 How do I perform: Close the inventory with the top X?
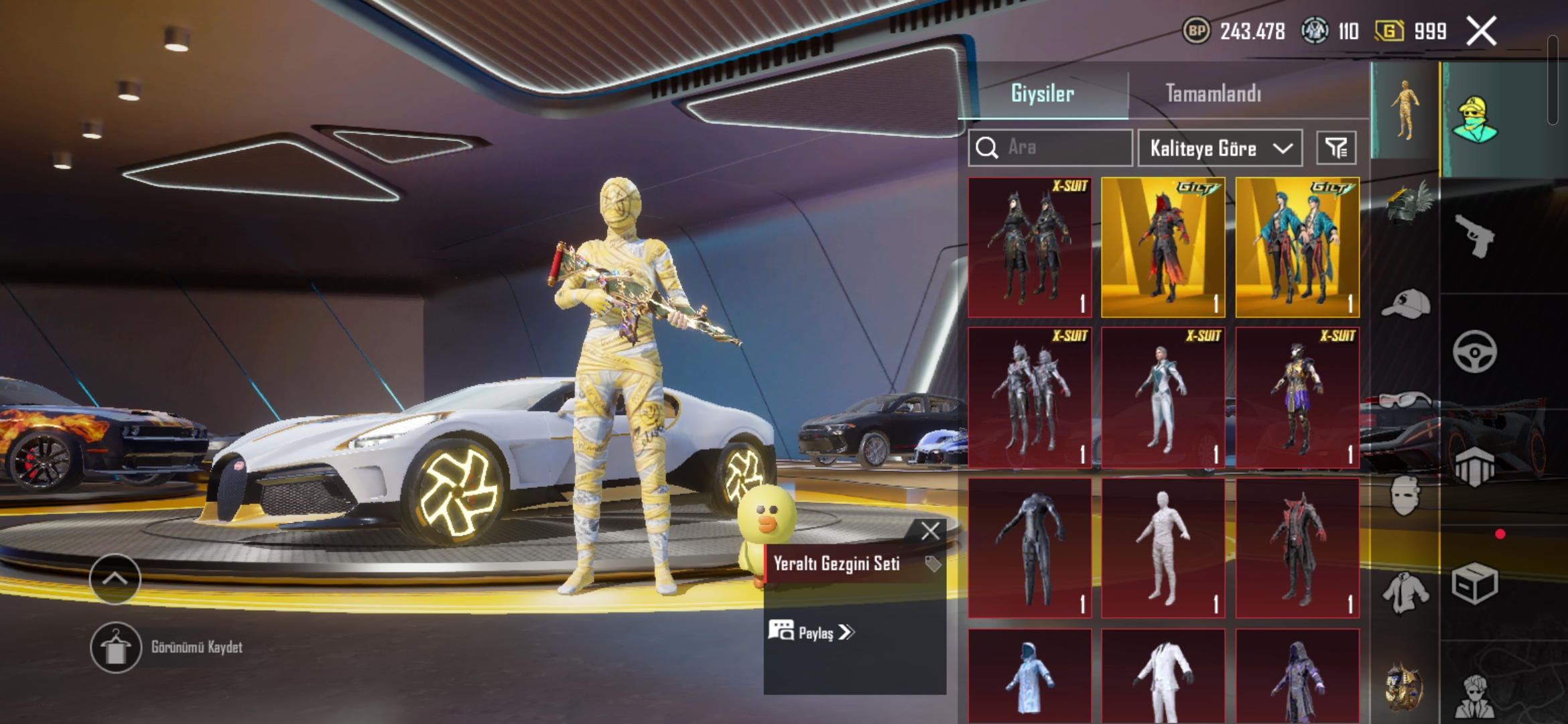[1482, 31]
